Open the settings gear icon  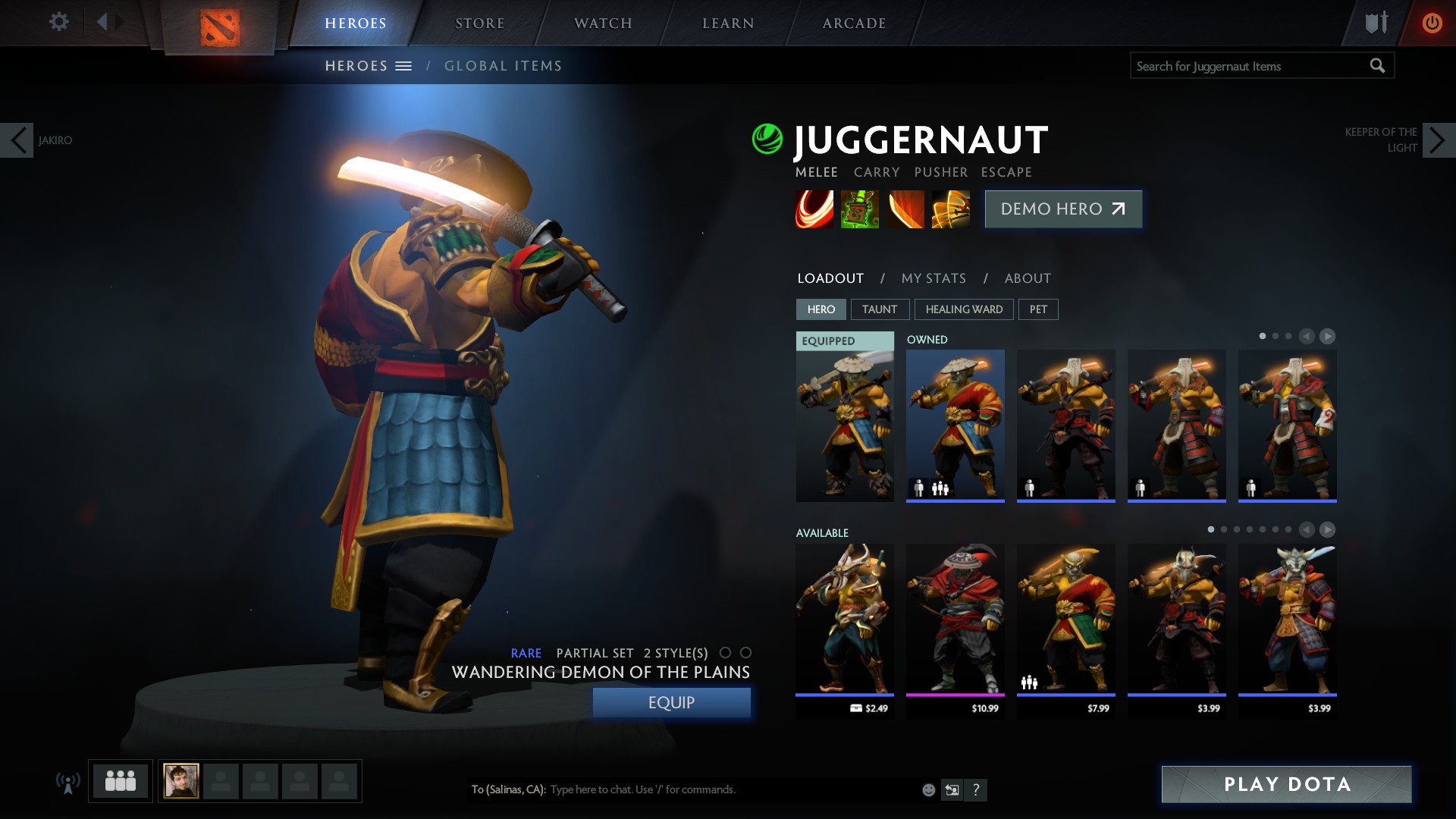click(58, 21)
